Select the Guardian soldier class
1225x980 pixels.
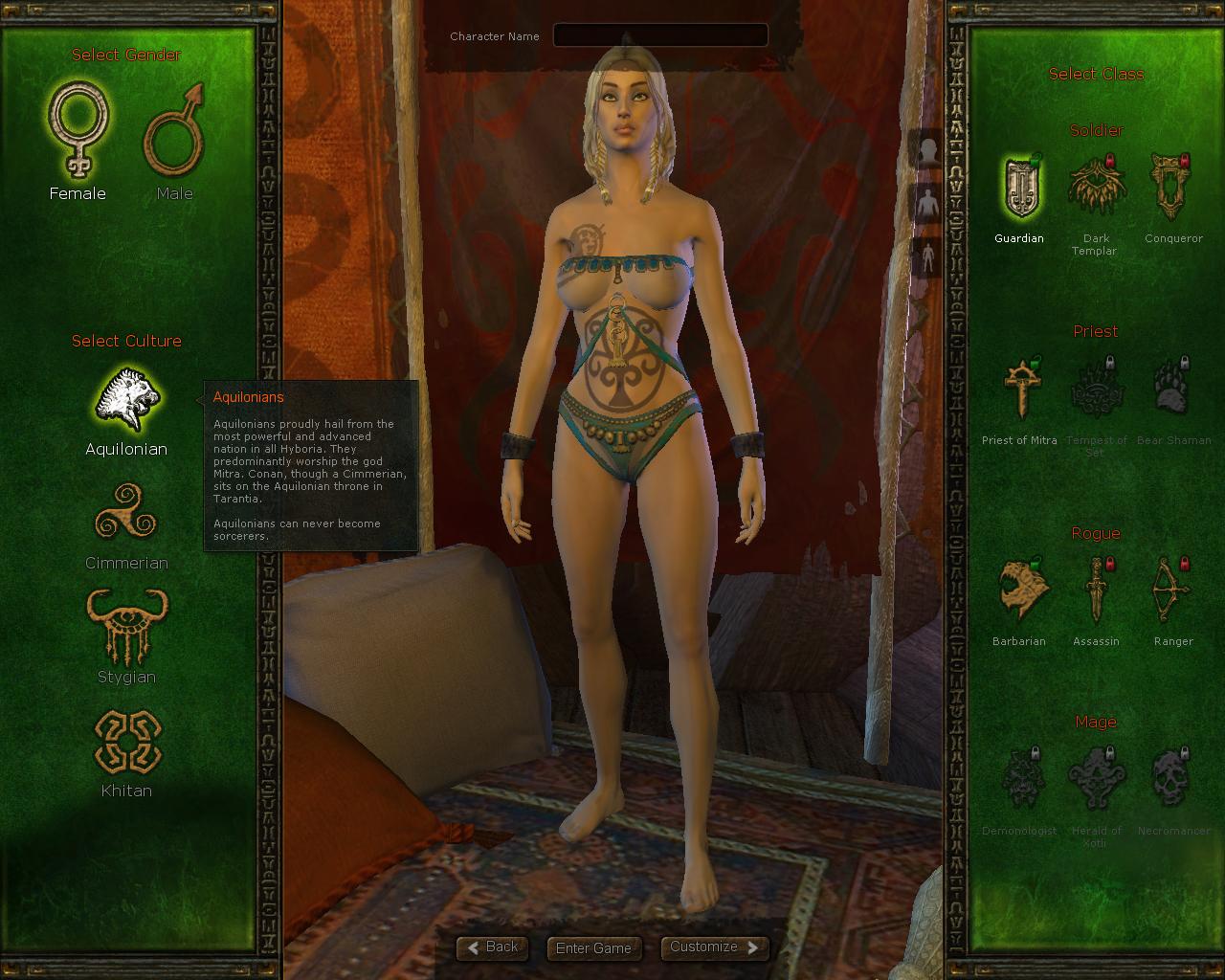coord(1019,188)
